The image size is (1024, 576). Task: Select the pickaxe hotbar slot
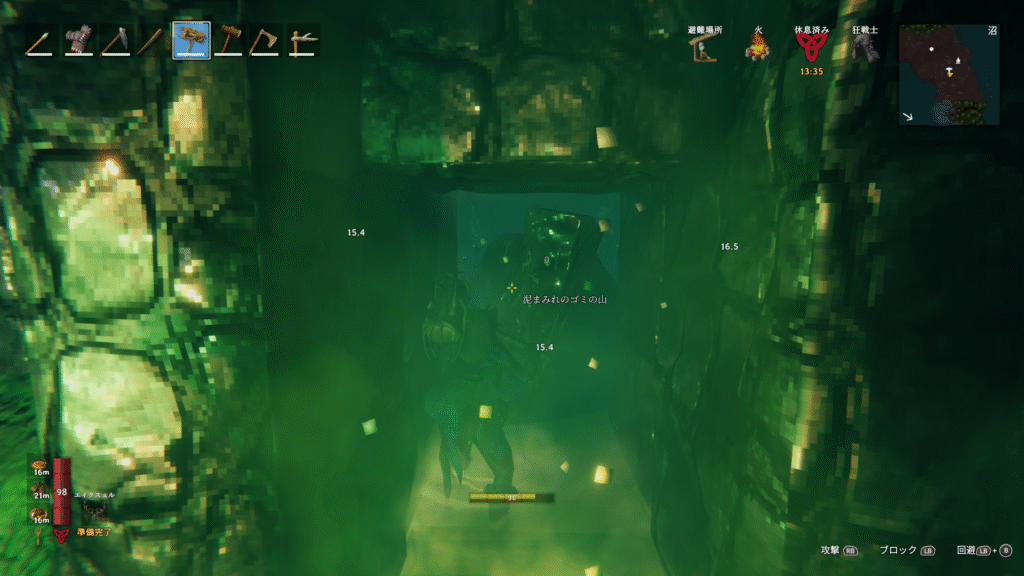pos(115,41)
